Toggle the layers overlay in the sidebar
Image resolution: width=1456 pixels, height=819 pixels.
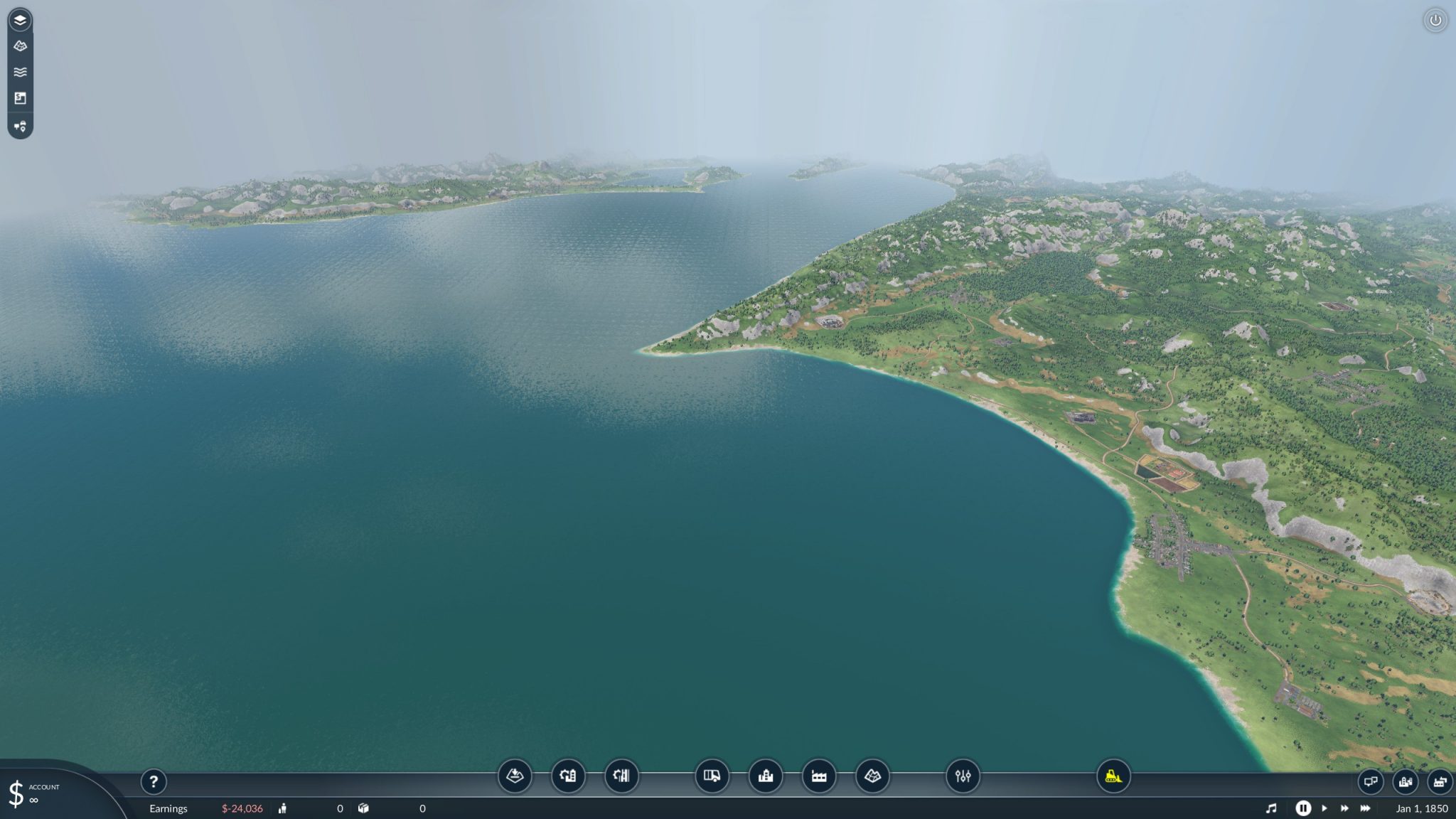click(x=20, y=20)
